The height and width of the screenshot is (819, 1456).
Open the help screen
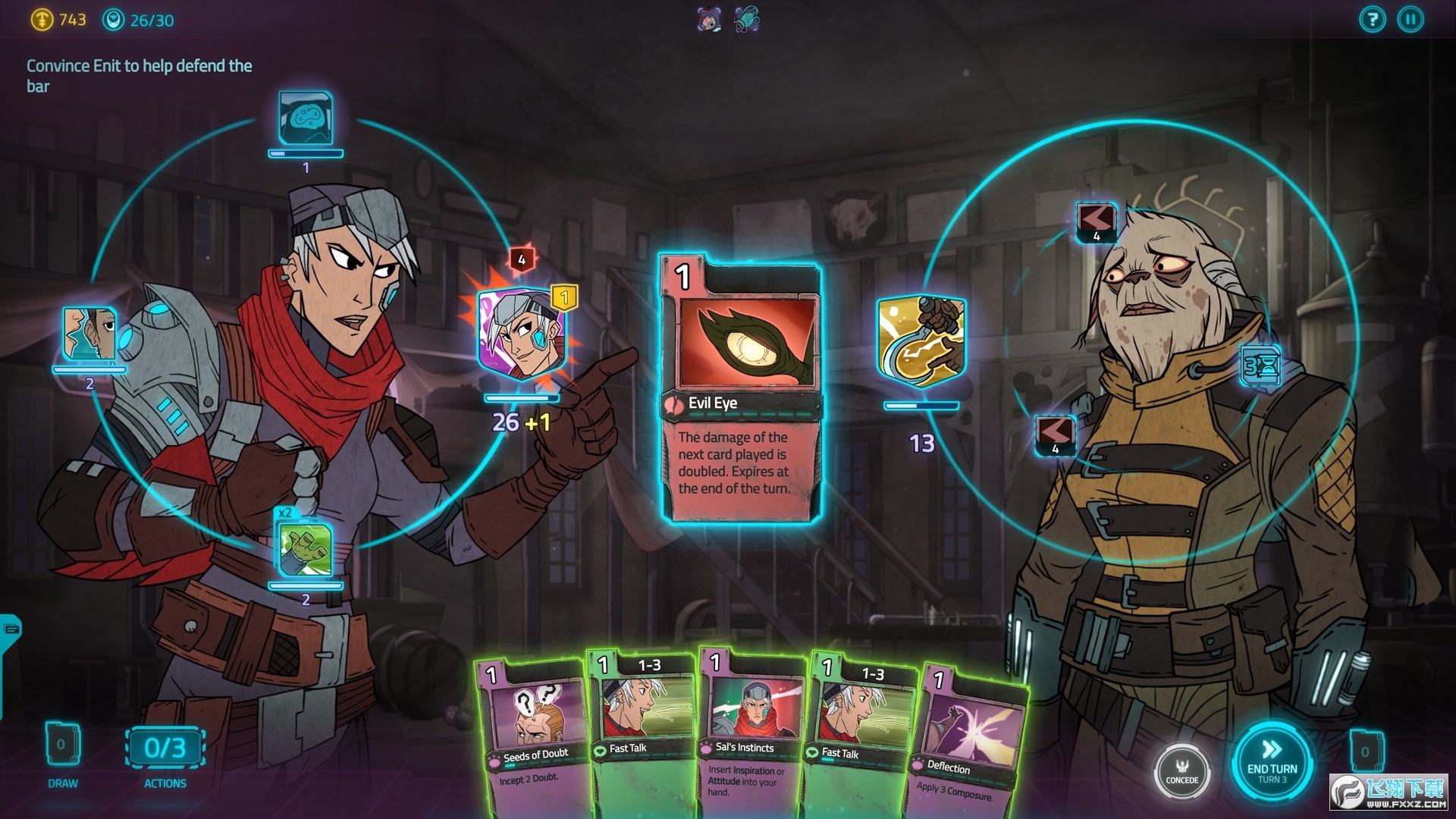click(x=1372, y=20)
